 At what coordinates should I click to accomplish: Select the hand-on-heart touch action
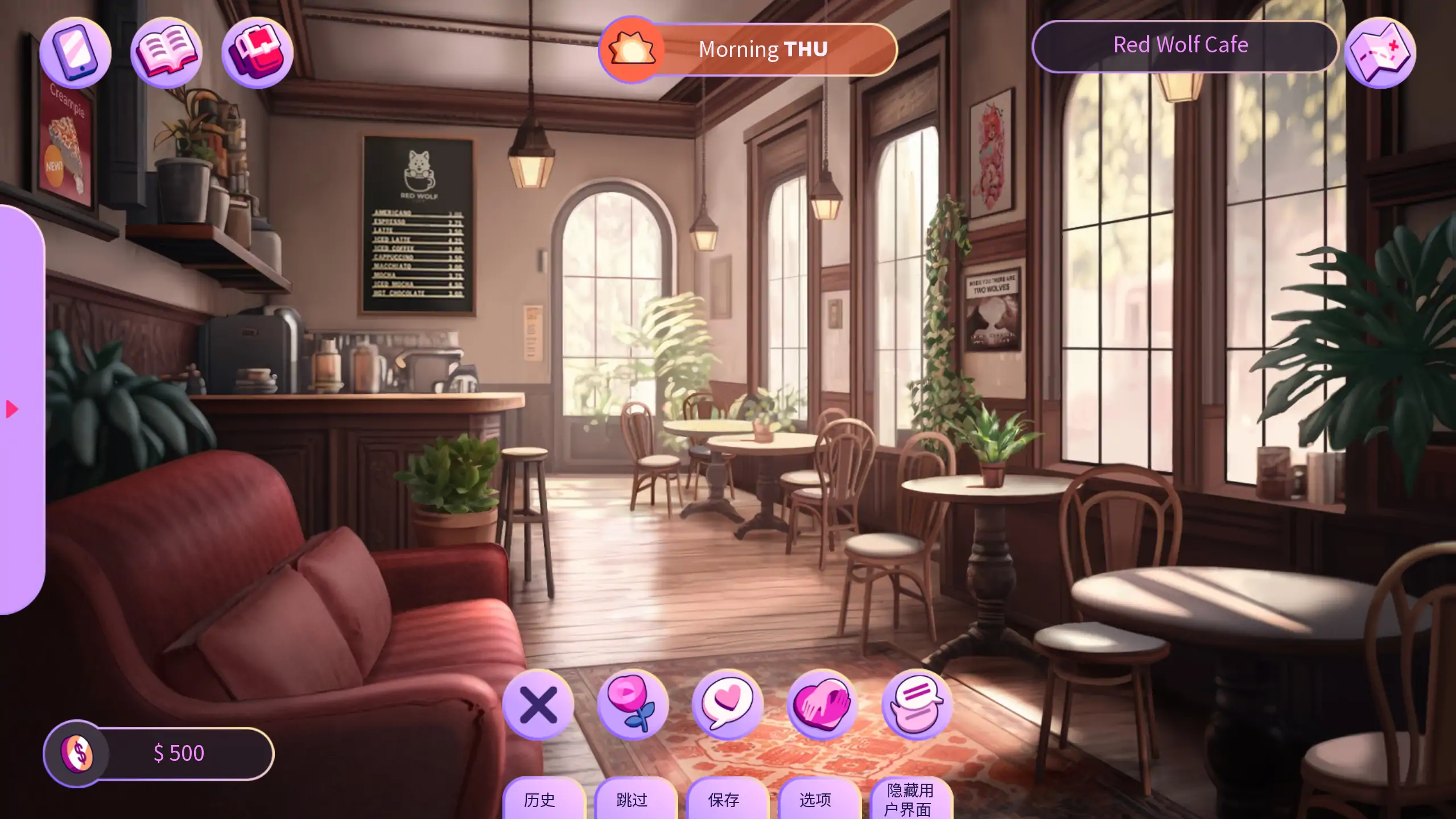(822, 705)
